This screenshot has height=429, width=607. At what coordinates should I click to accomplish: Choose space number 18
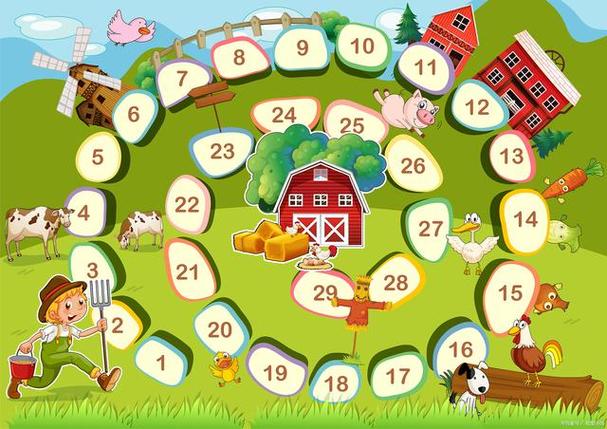click(x=336, y=382)
